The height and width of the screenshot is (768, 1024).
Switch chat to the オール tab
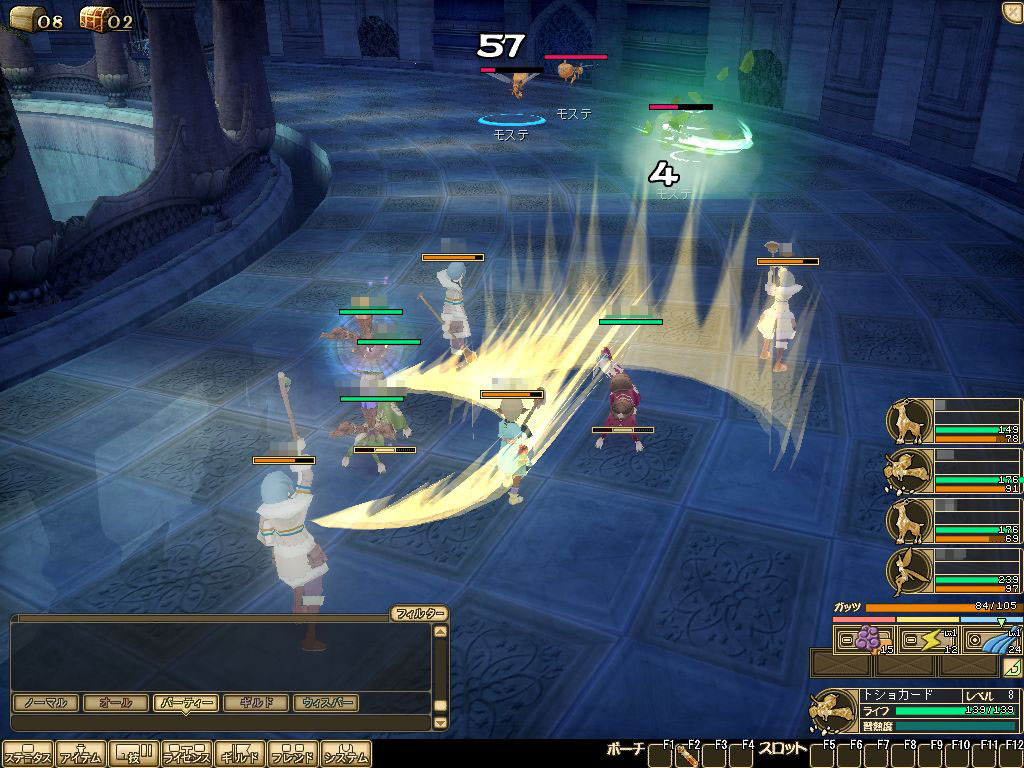(x=116, y=703)
